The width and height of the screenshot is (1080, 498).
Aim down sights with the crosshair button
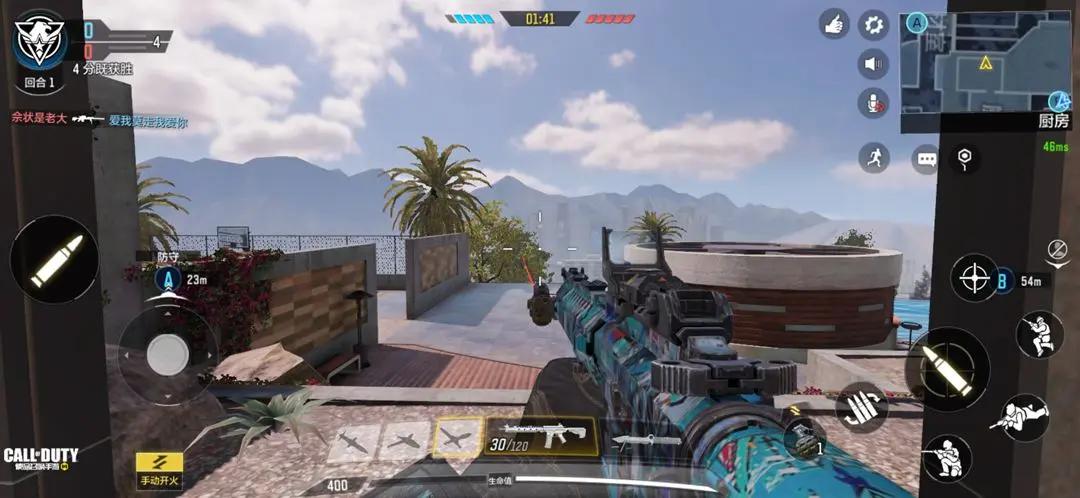tap(974, 278)
